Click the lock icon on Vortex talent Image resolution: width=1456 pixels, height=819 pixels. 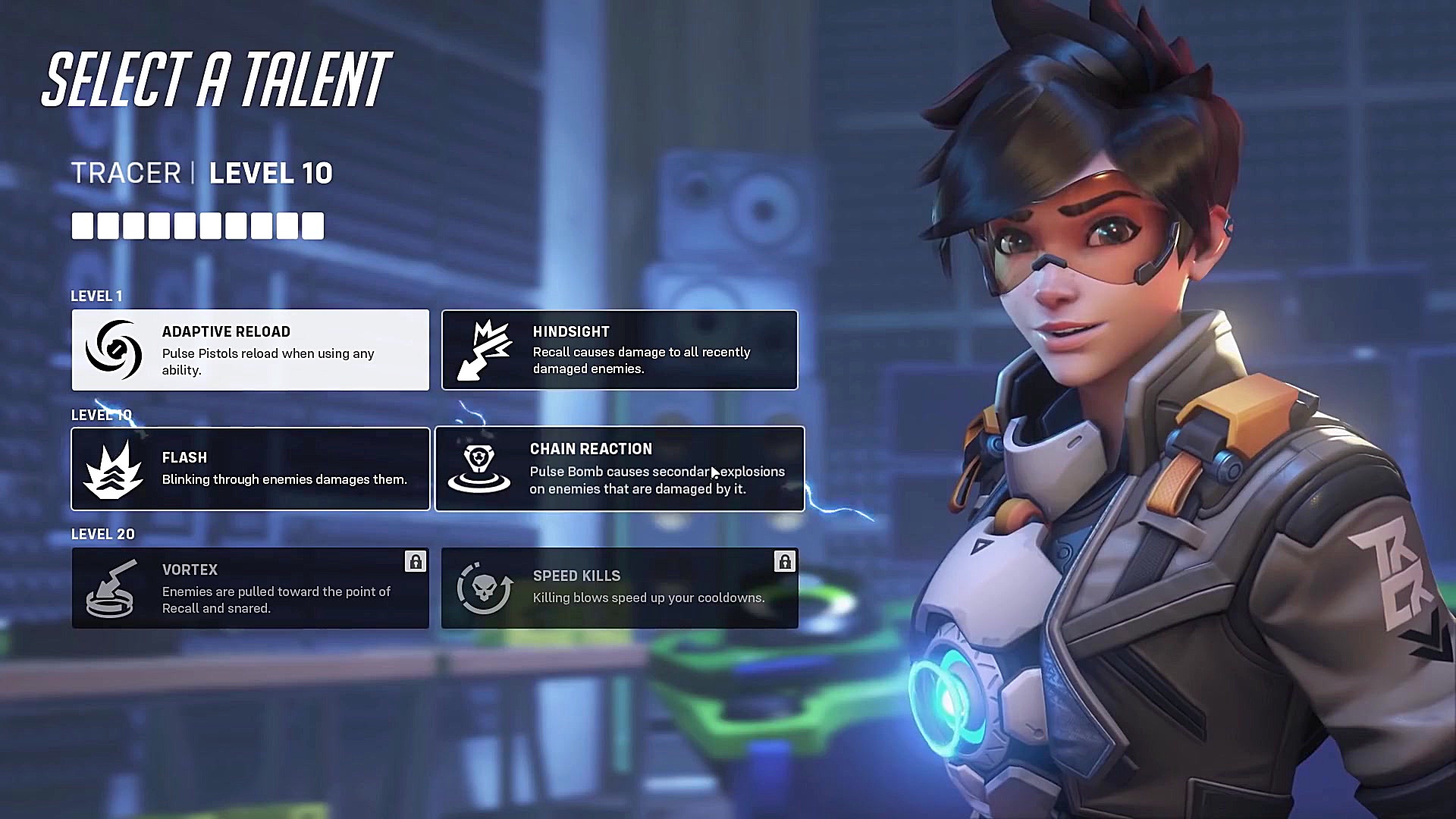click(416, 563)
